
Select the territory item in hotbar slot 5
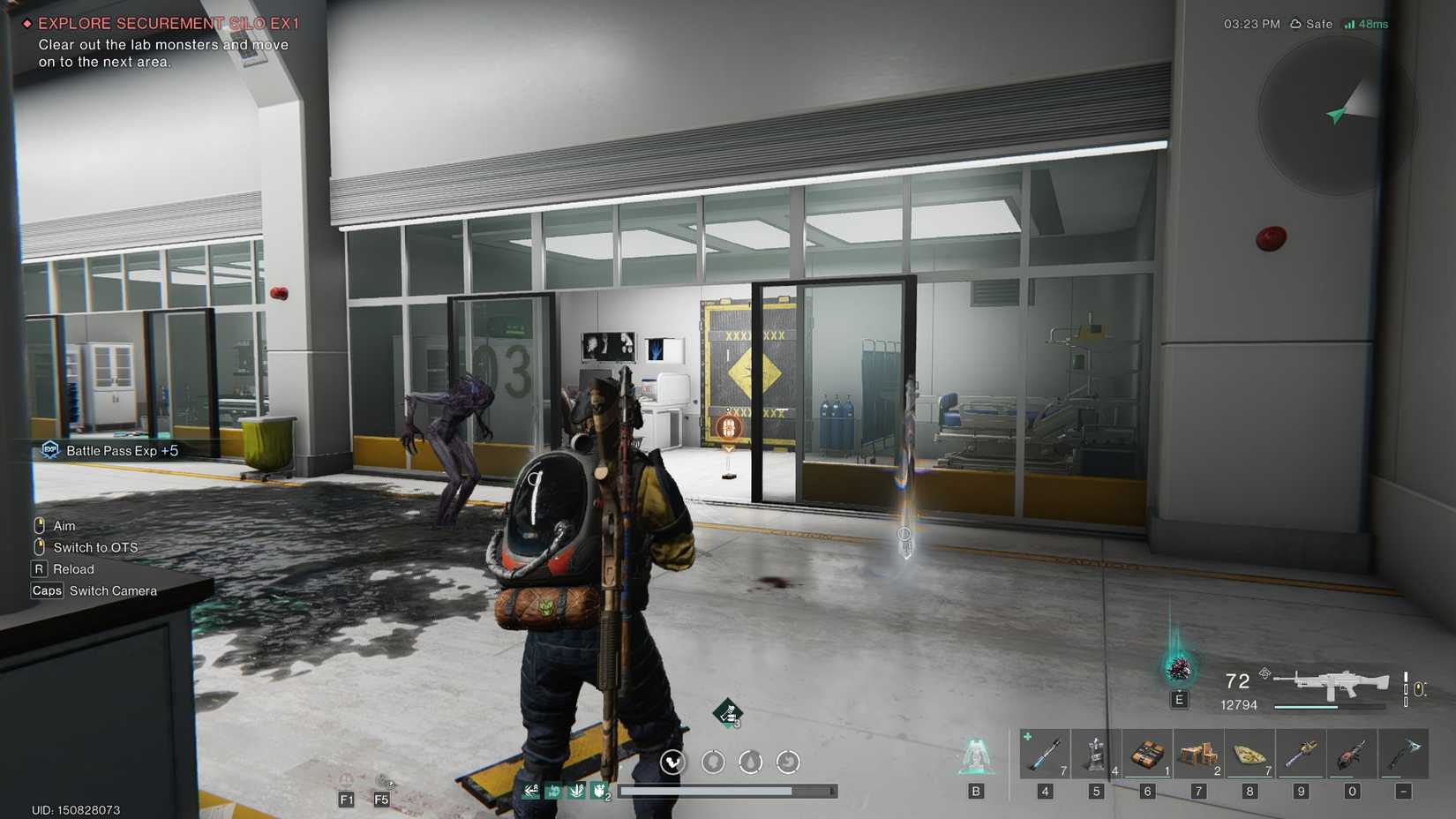point(1096,755)
